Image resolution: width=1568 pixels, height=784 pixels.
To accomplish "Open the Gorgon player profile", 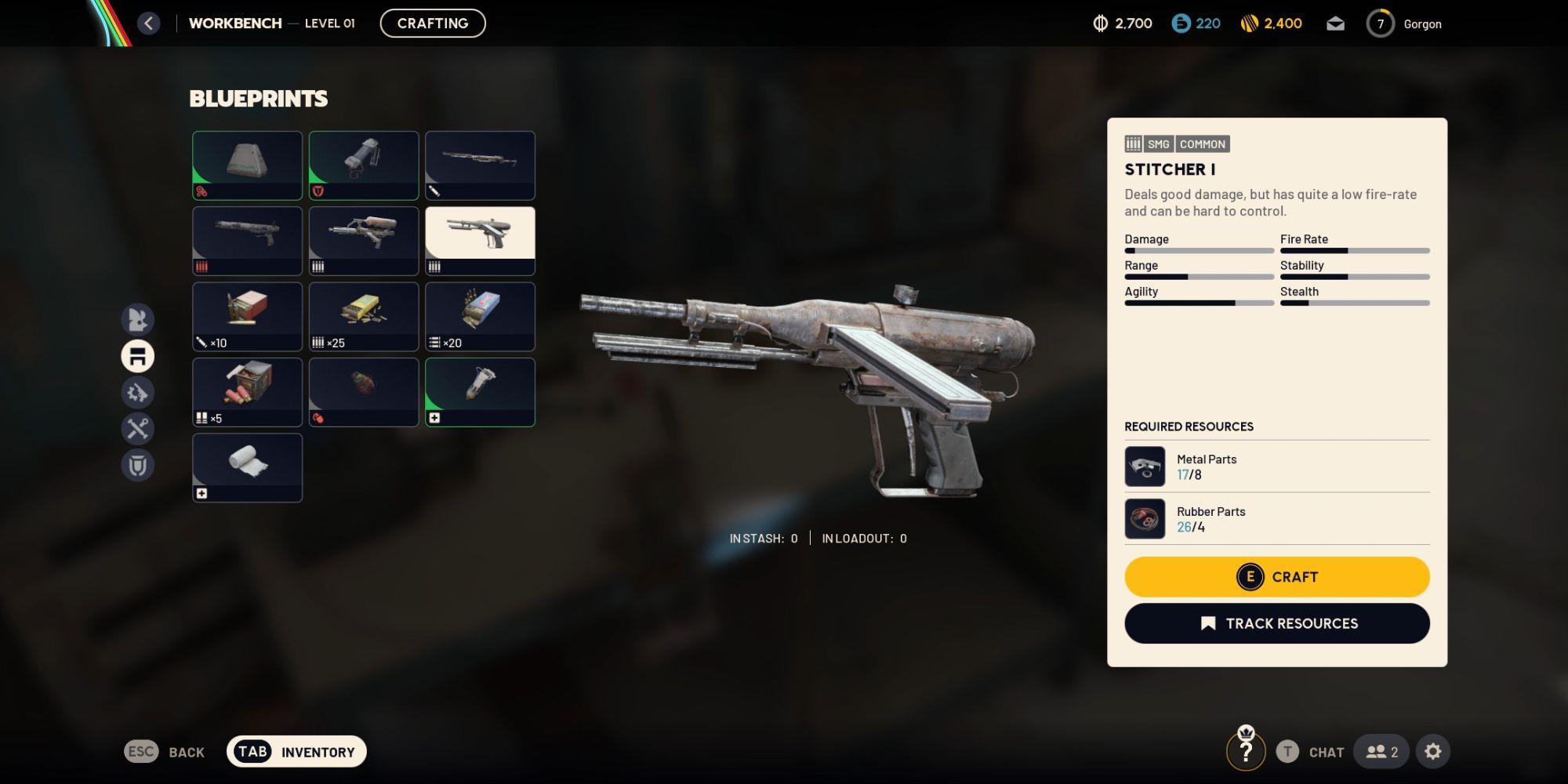I will click(x=1404, y=24).
